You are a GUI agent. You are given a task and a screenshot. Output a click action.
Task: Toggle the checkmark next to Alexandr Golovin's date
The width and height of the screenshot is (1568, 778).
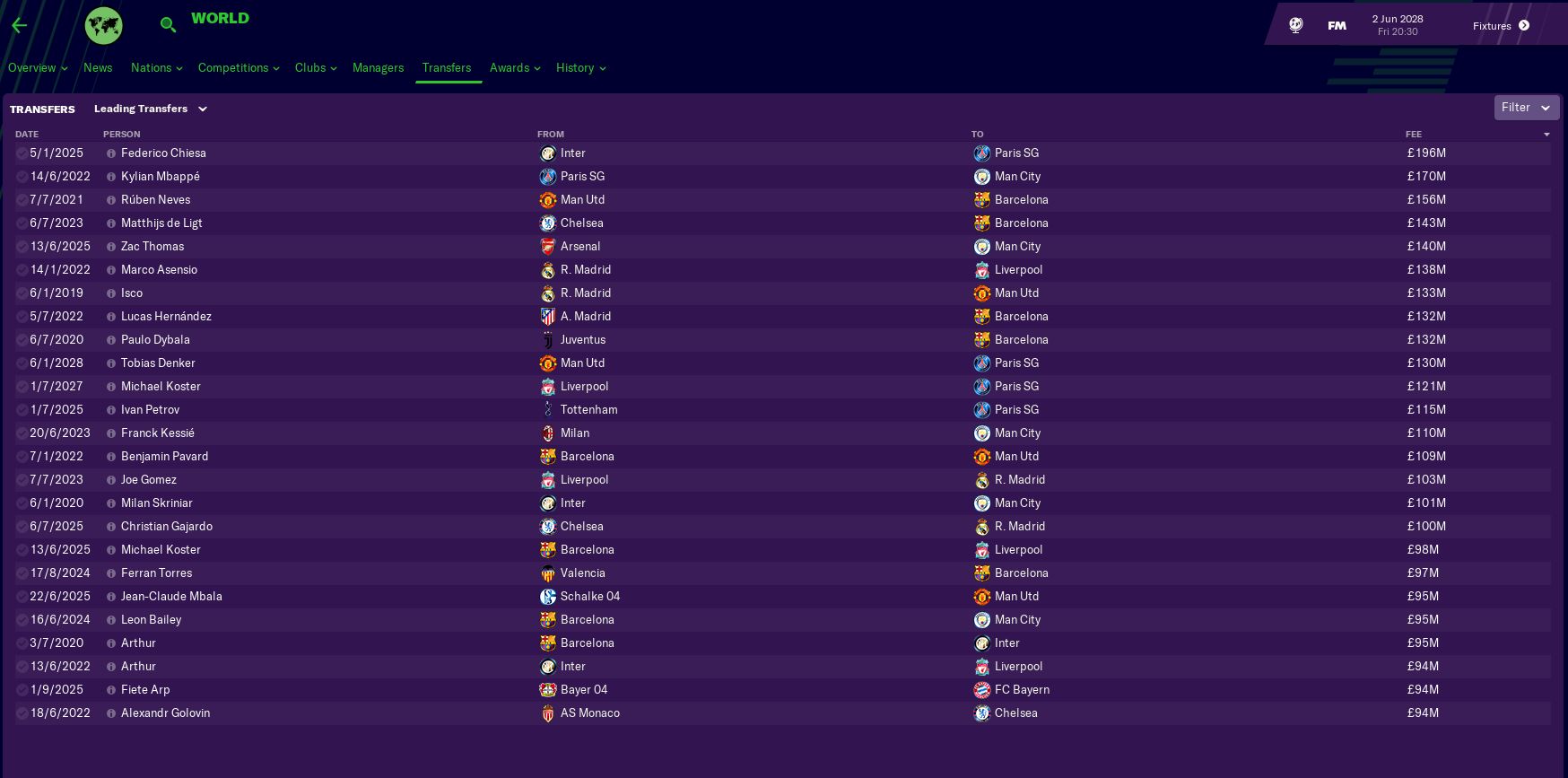pos(22,713)
